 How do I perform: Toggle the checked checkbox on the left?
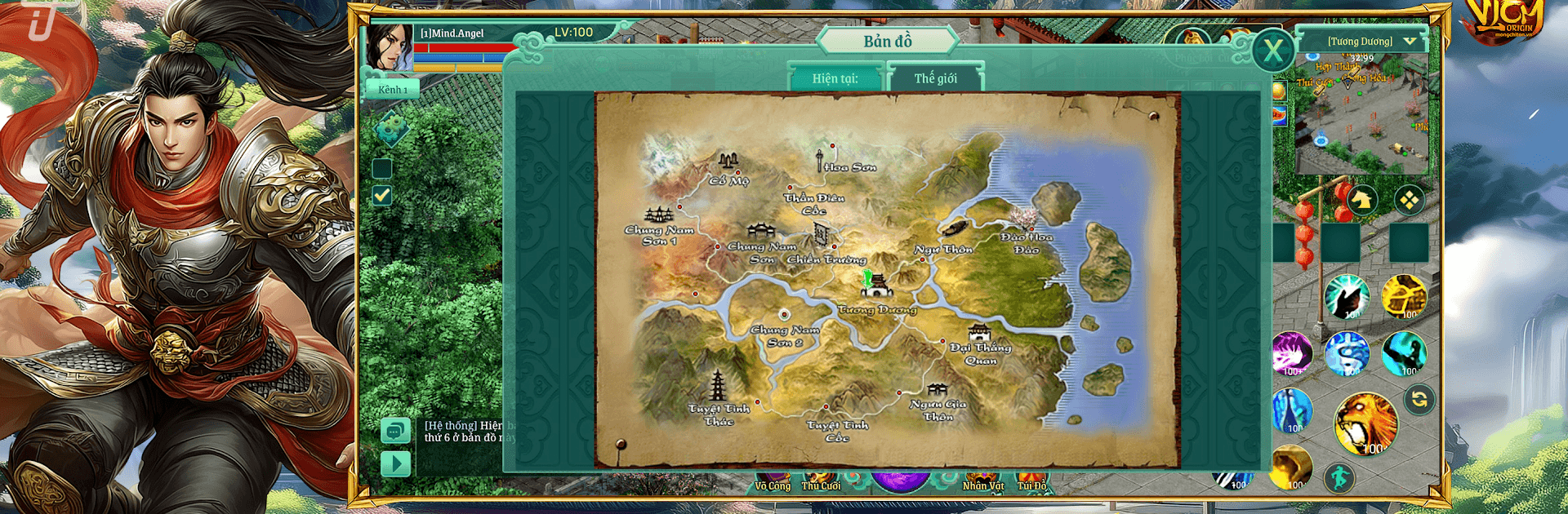point(381,196)
